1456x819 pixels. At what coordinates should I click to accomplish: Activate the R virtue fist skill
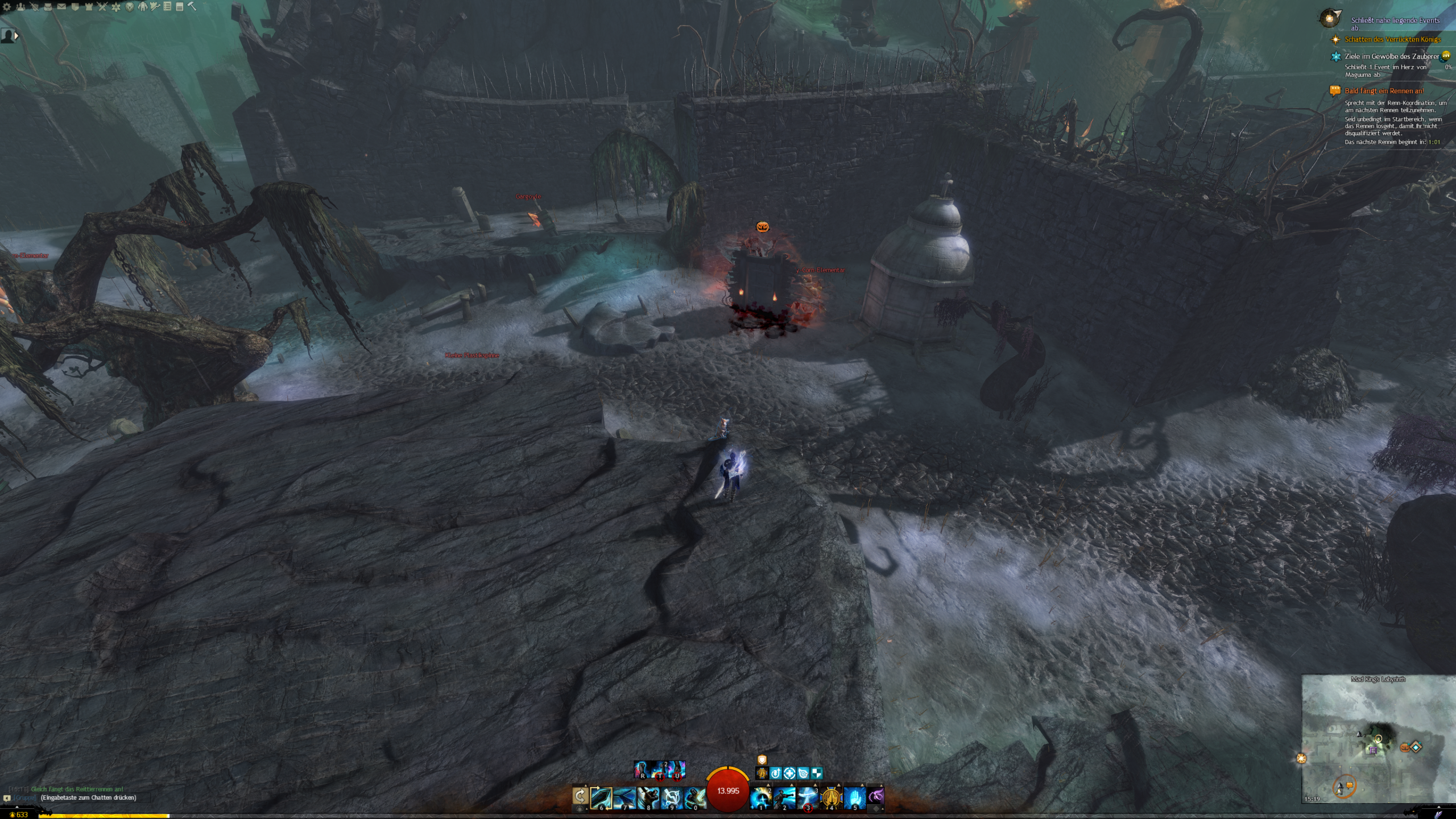point(643,770)
